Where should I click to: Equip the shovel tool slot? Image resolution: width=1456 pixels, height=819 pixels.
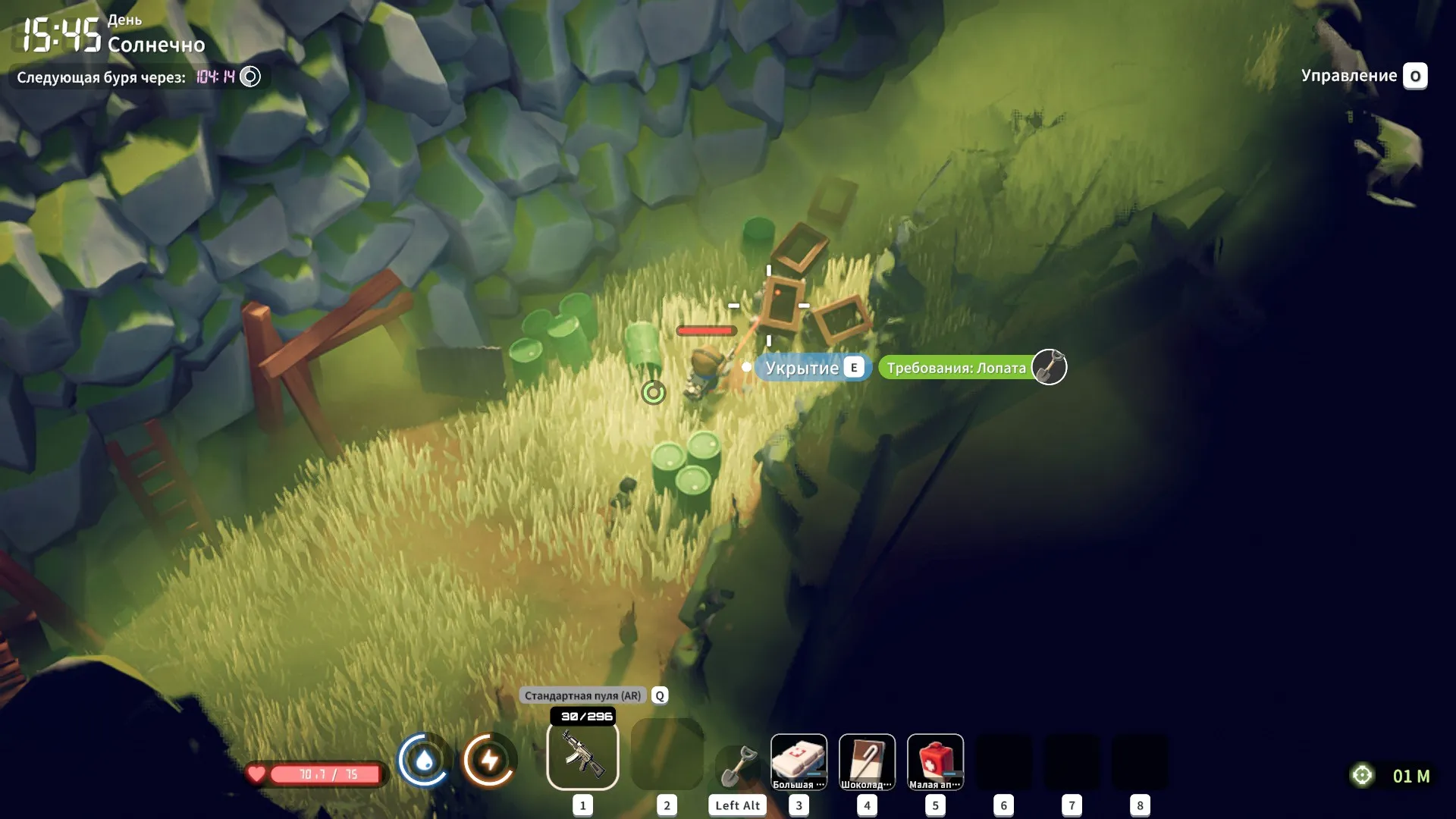point(738,765)
